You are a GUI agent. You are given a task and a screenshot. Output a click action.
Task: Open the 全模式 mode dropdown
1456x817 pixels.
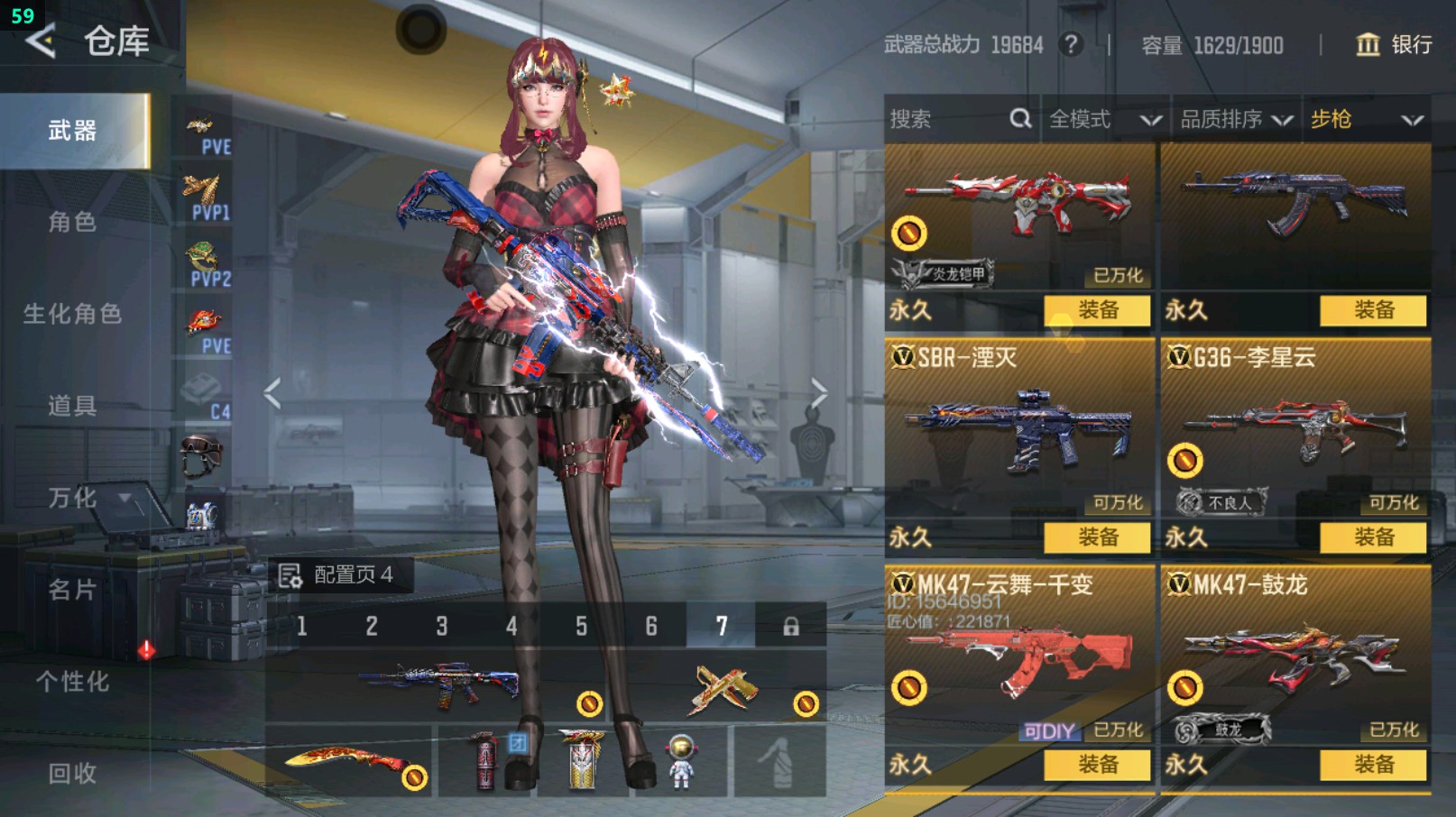coord(1104,119)
